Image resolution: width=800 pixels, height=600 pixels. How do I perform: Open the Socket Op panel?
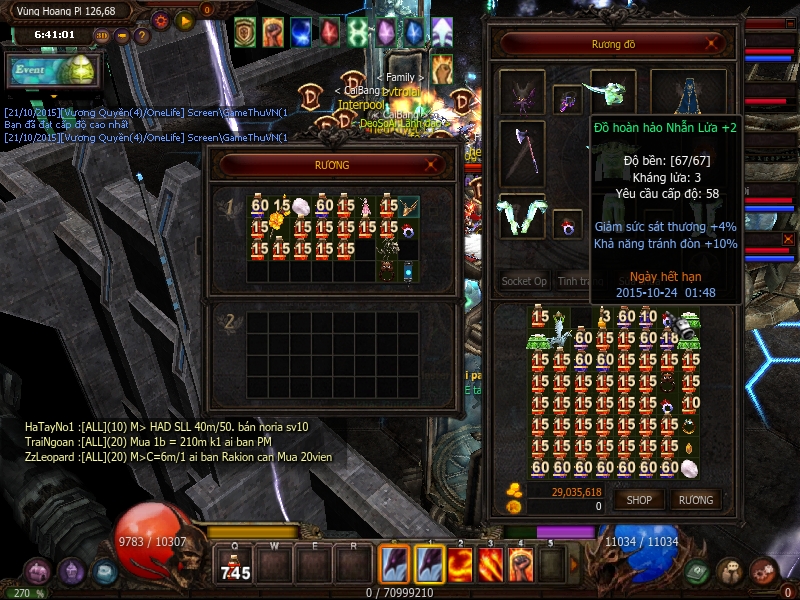pos(523,282)
